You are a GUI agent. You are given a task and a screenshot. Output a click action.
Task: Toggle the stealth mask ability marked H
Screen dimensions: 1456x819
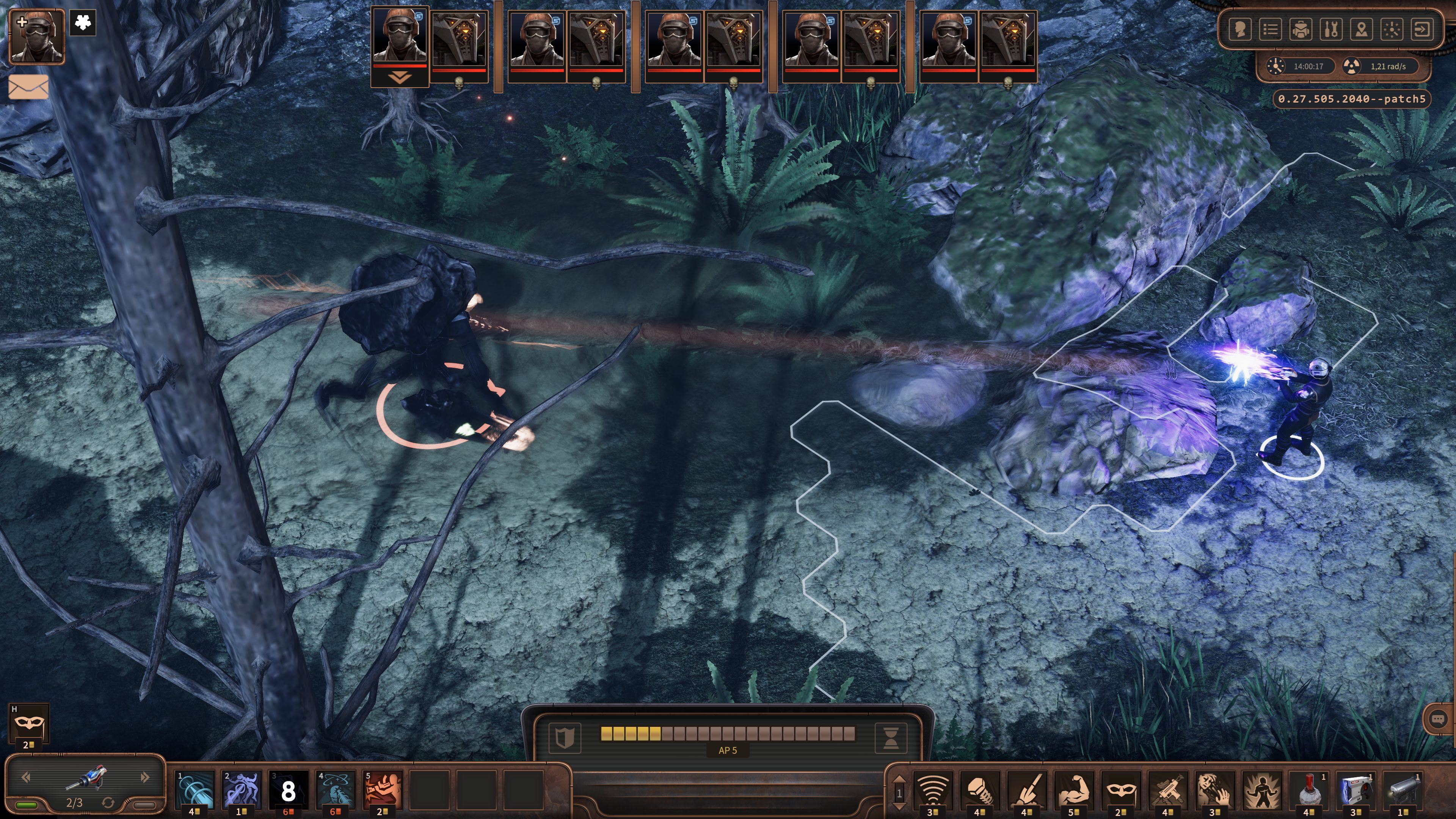(x=28, y=723)
